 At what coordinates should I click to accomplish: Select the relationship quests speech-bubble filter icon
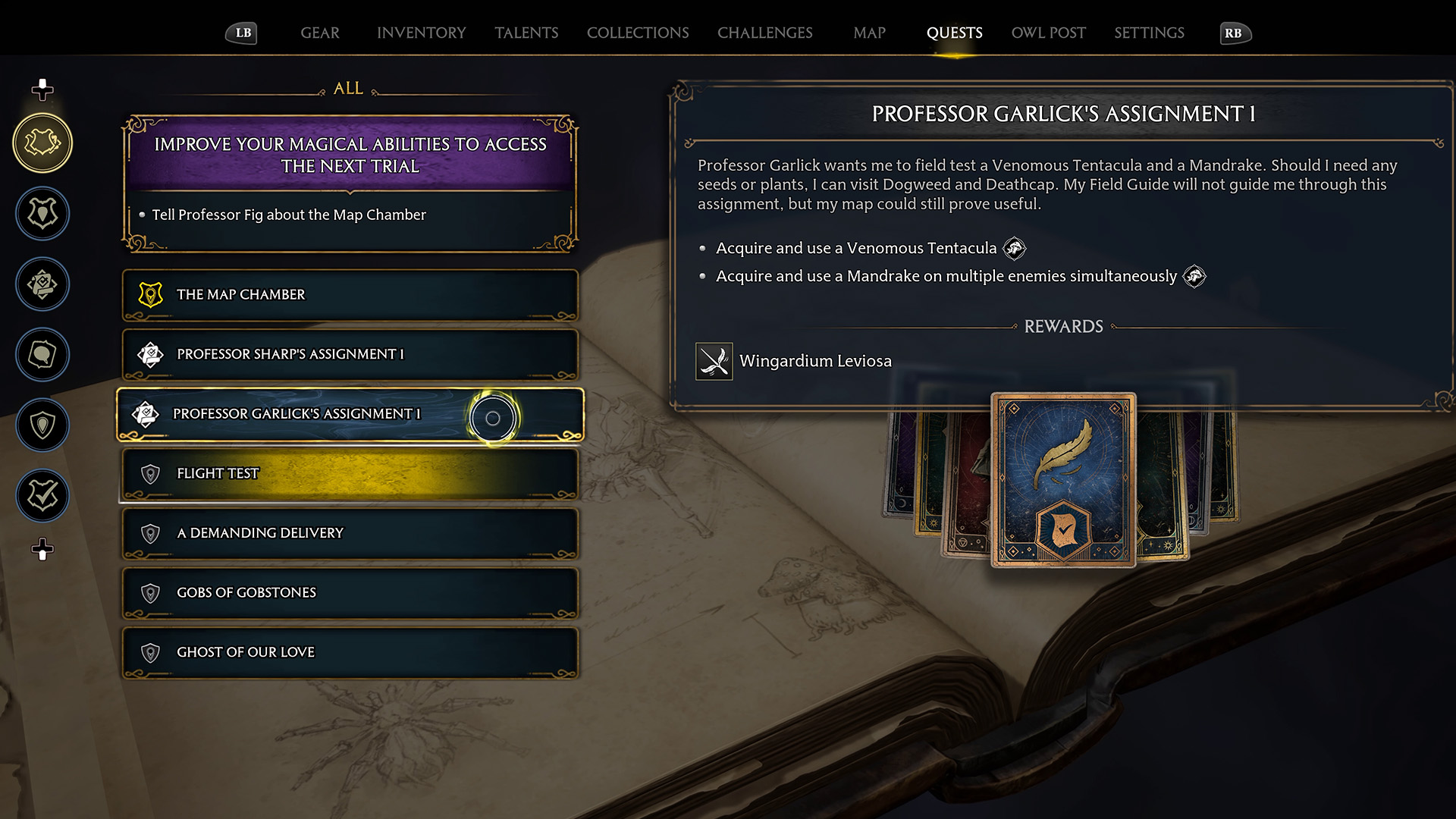[42, 354]
